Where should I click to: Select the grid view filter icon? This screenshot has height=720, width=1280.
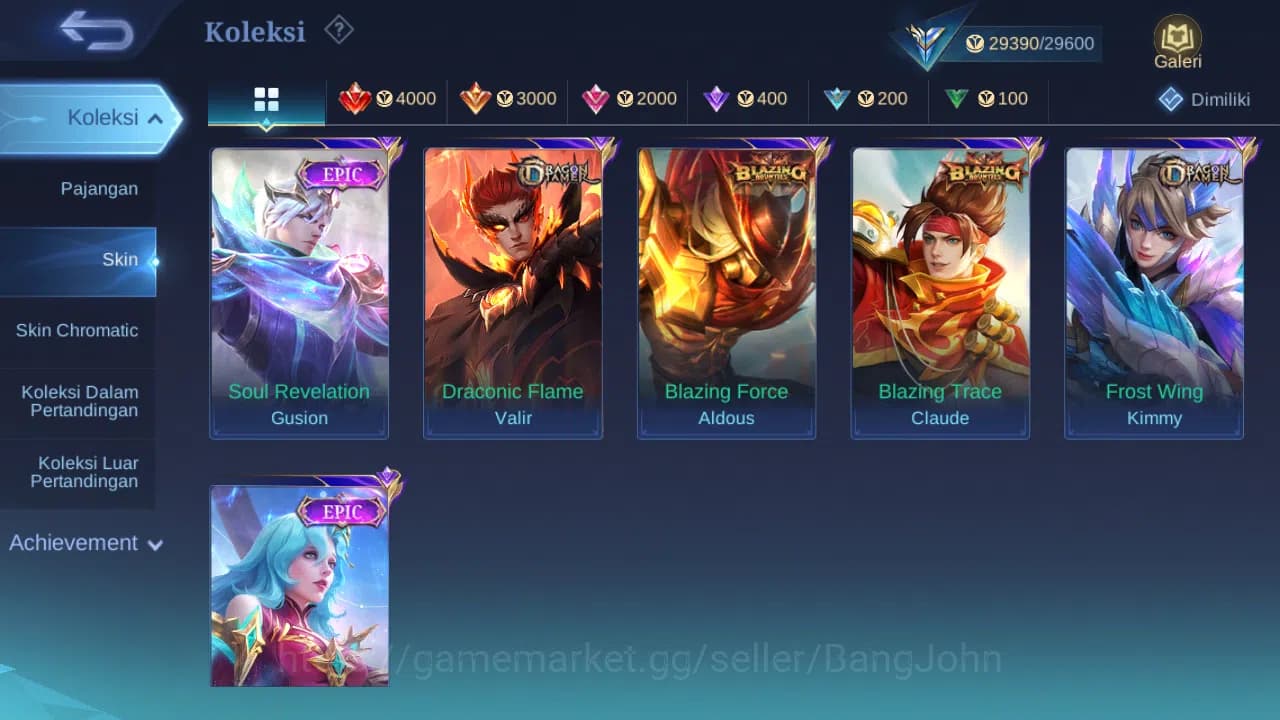coord(265,100)
